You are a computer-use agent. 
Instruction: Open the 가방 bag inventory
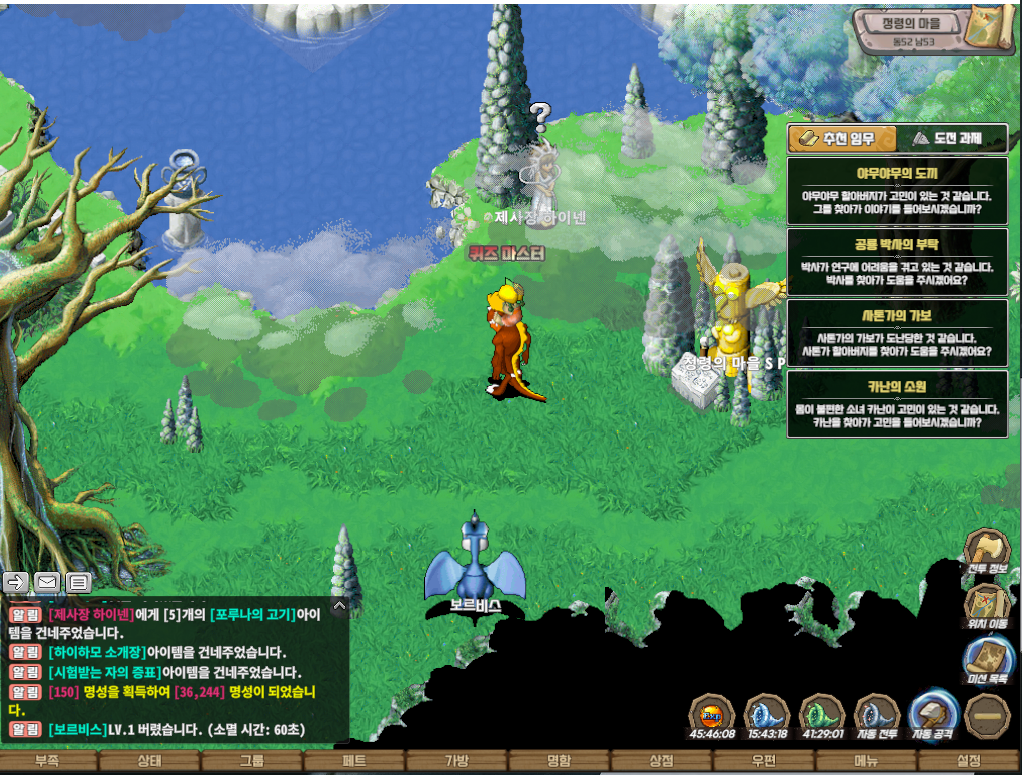(456, 762)
